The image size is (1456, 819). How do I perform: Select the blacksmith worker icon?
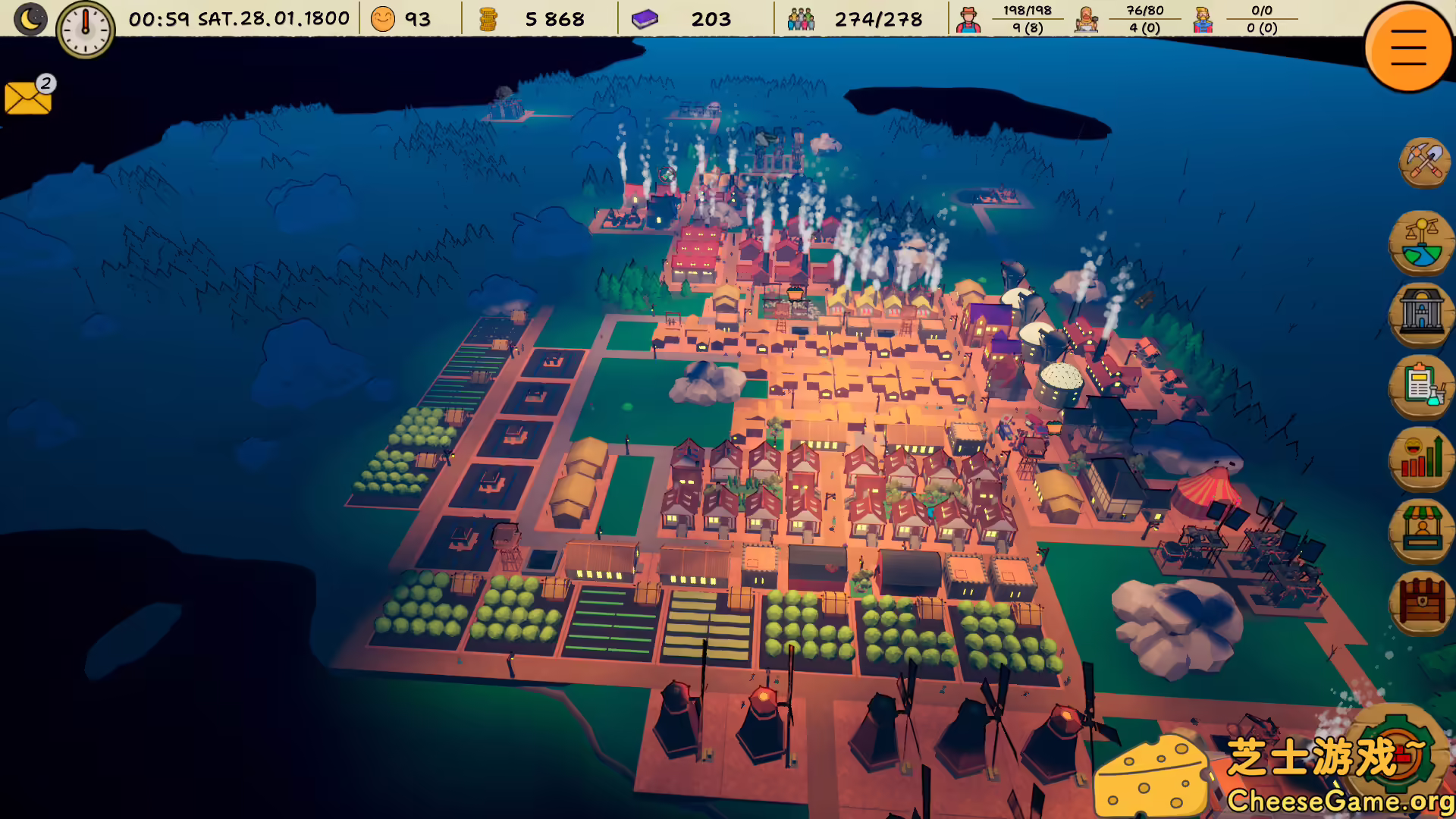coord(1086,18)
